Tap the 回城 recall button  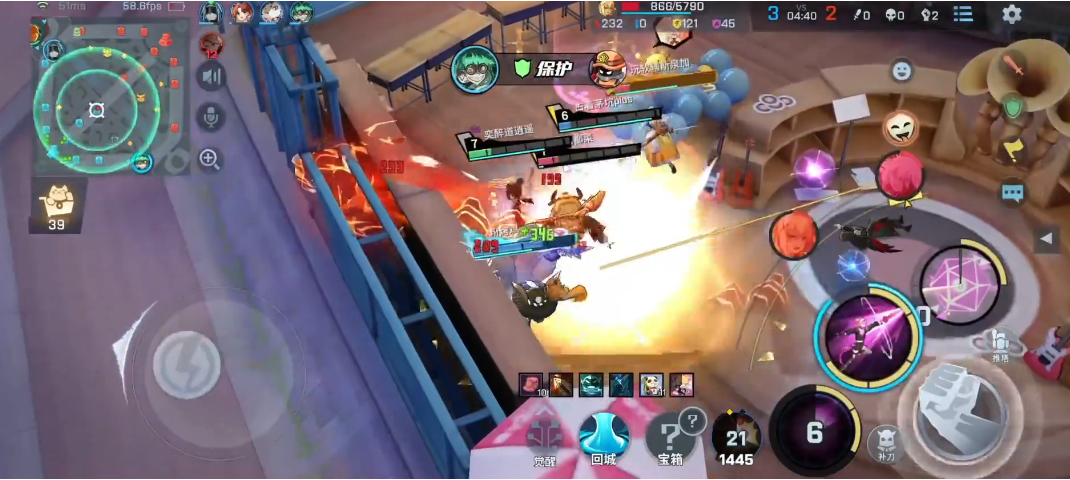point(603,437)
